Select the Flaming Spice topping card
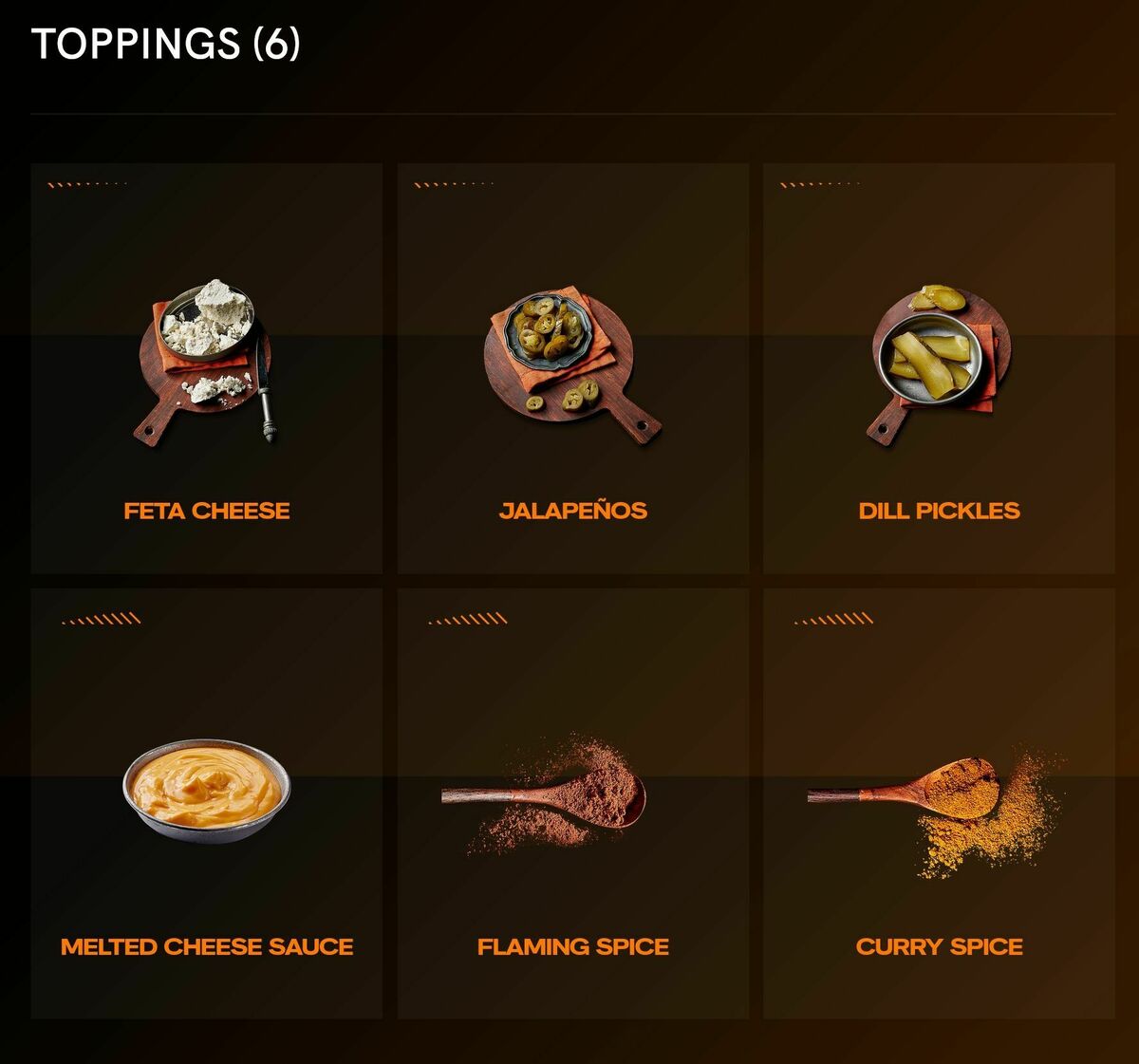The image size is (1139, 1064). [x=572, y=803]
